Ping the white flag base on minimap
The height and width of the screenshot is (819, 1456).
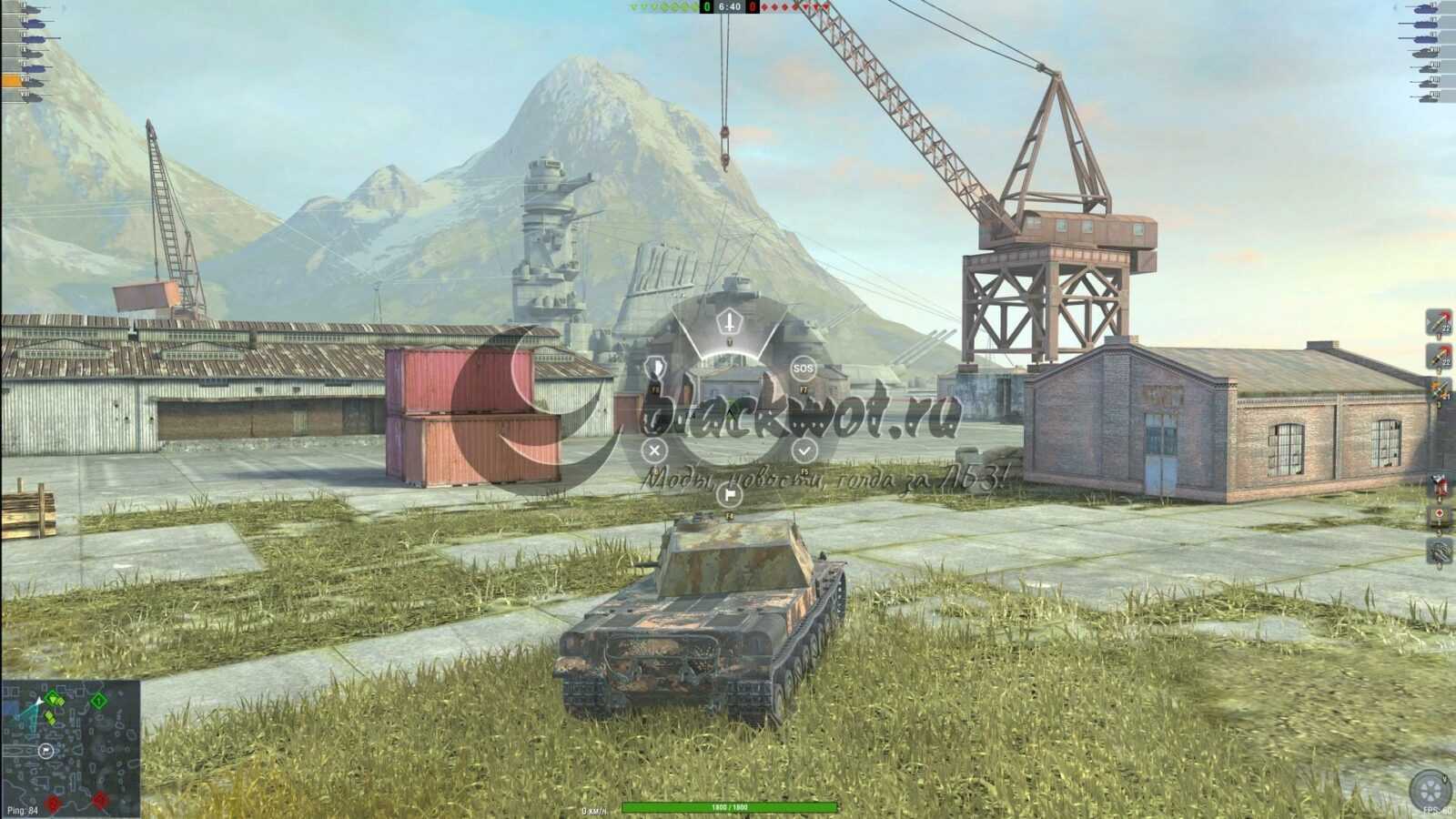pyautogui.click(x=45, y=750)
